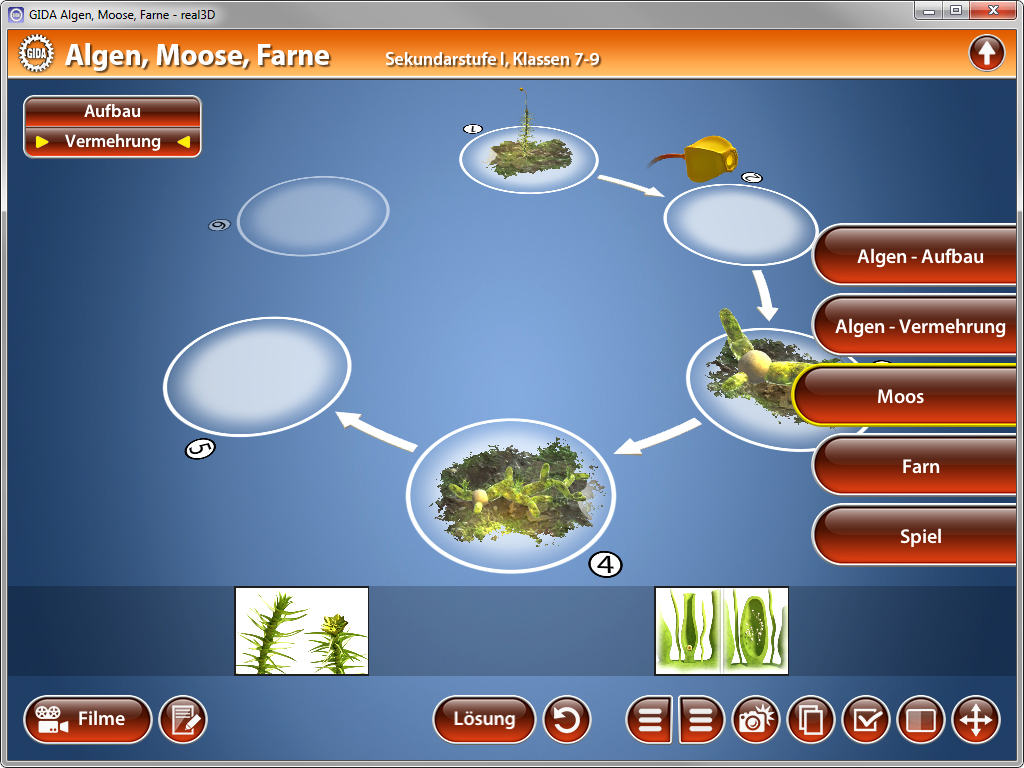This screenshot has width=1024, height=768.
Task: Open the notepad with pencil icon
Action: click(x=183, y=720)
